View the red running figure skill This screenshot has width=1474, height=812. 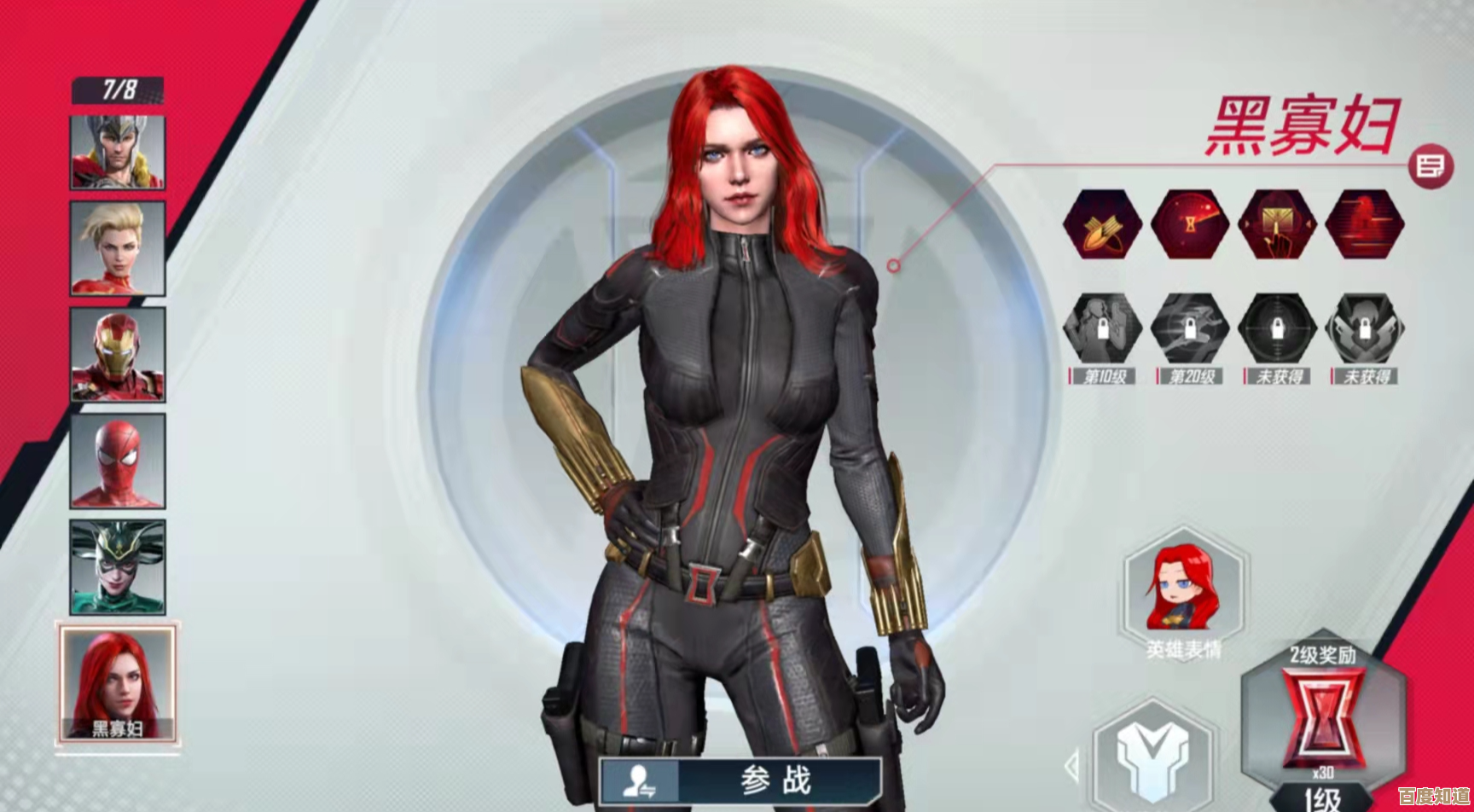pos(1365,224)
